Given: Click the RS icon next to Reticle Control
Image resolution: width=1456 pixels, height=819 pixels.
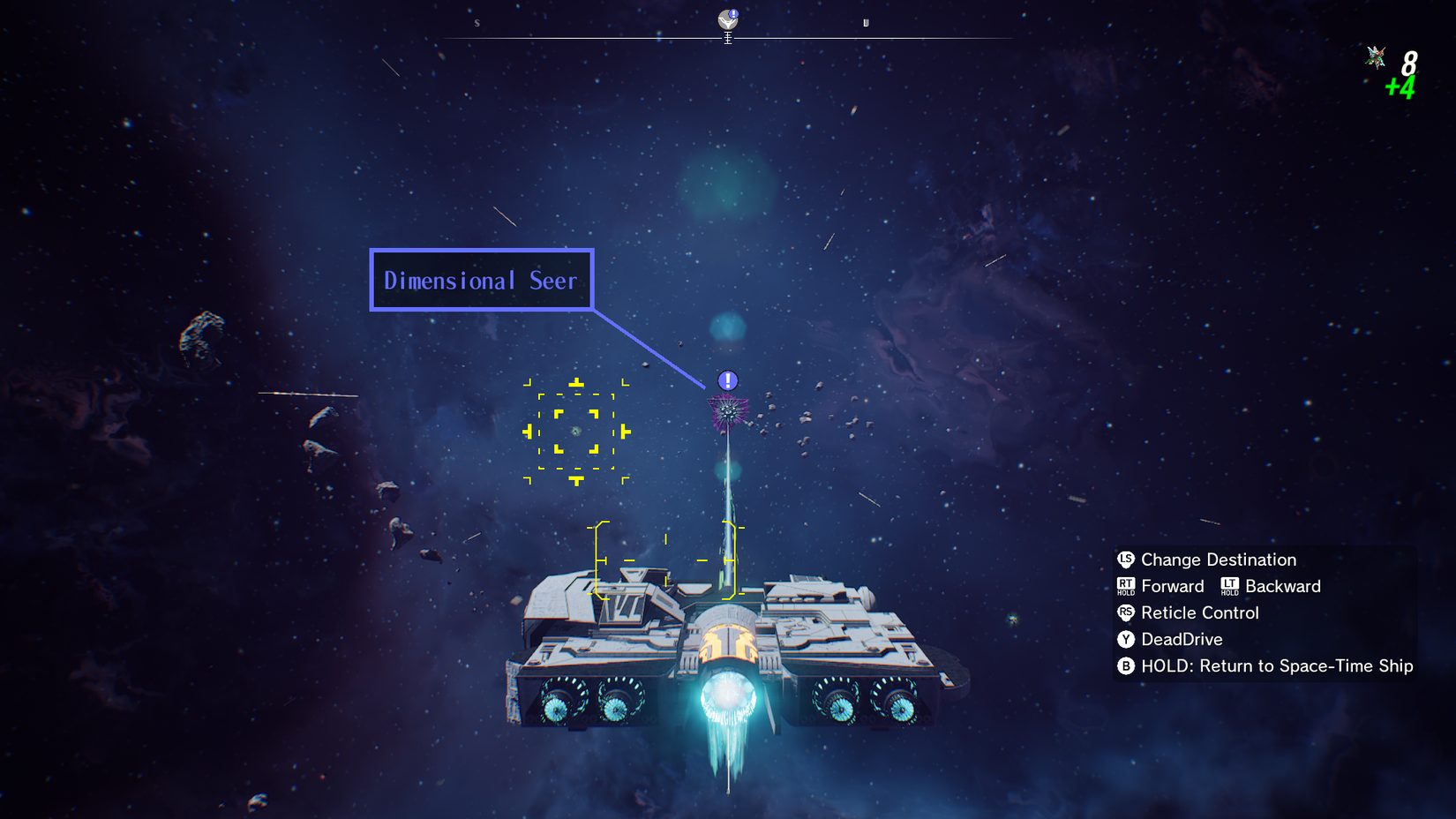Looking at the screenshot, I should (1124, 612).
